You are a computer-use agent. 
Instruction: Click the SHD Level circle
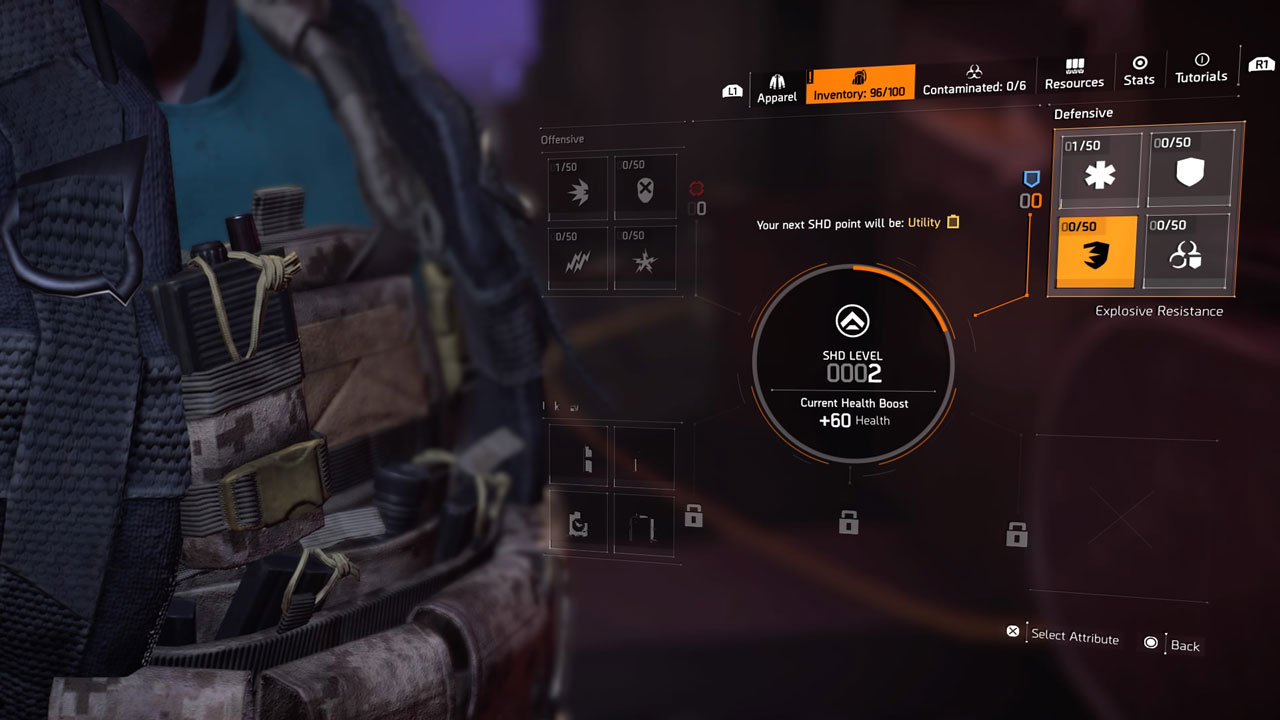tap(852, 364)
